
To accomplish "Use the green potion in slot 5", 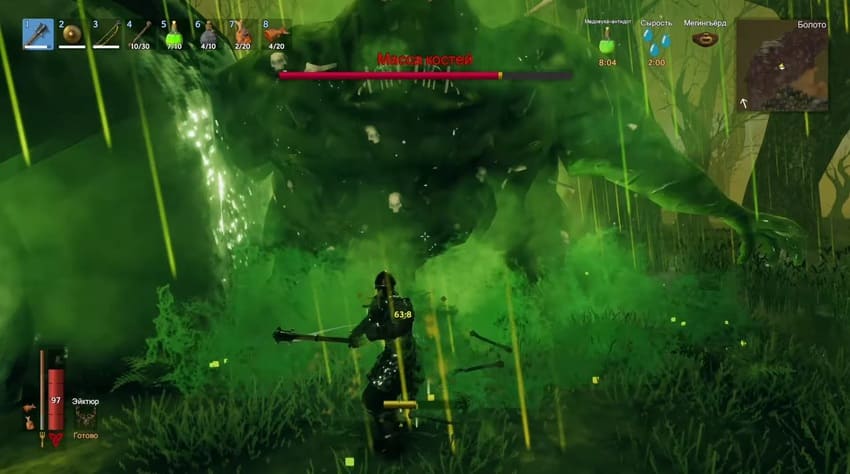I will [174, 33].
